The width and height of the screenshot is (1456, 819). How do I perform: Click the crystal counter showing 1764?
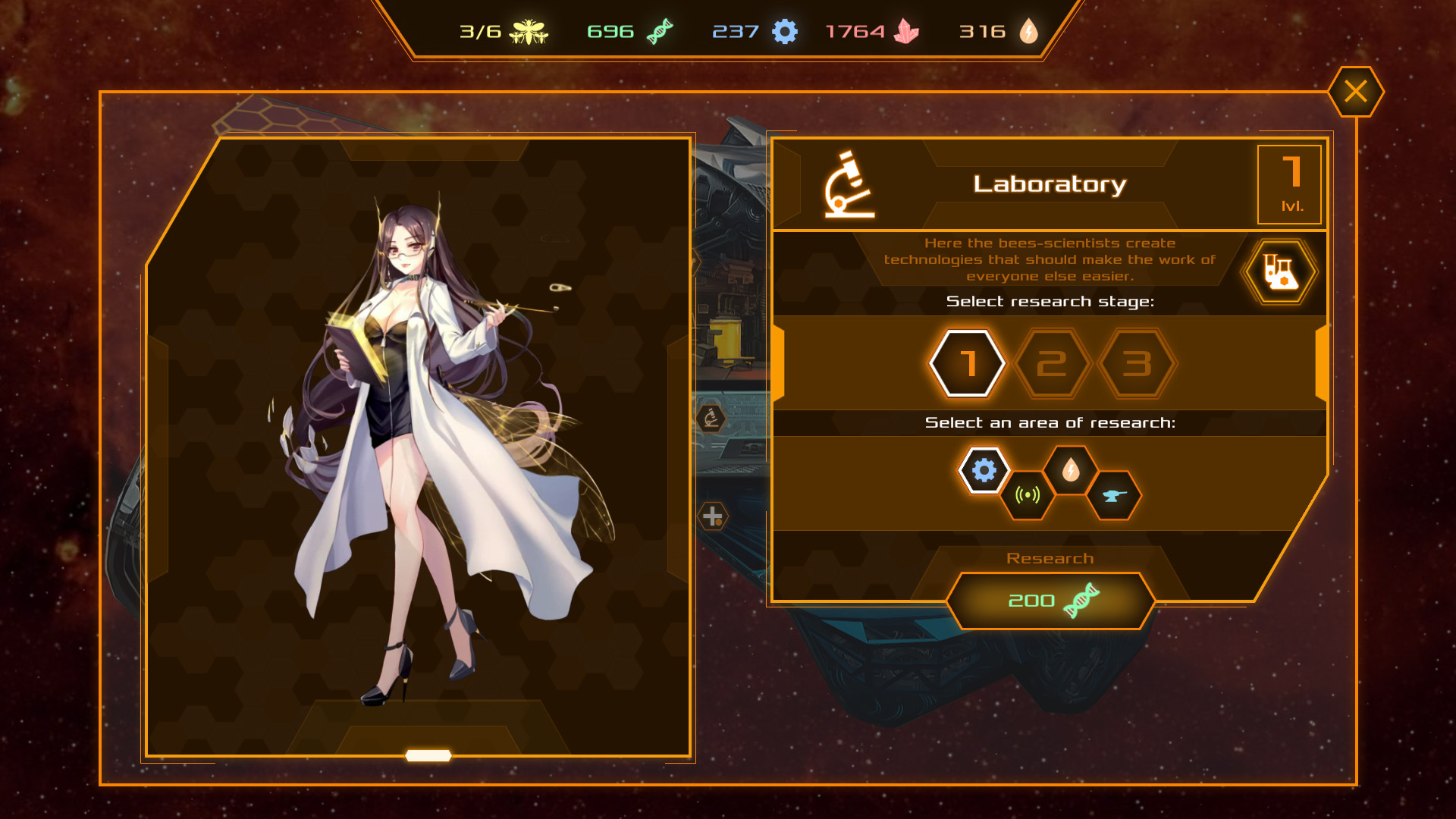[874, 32]
